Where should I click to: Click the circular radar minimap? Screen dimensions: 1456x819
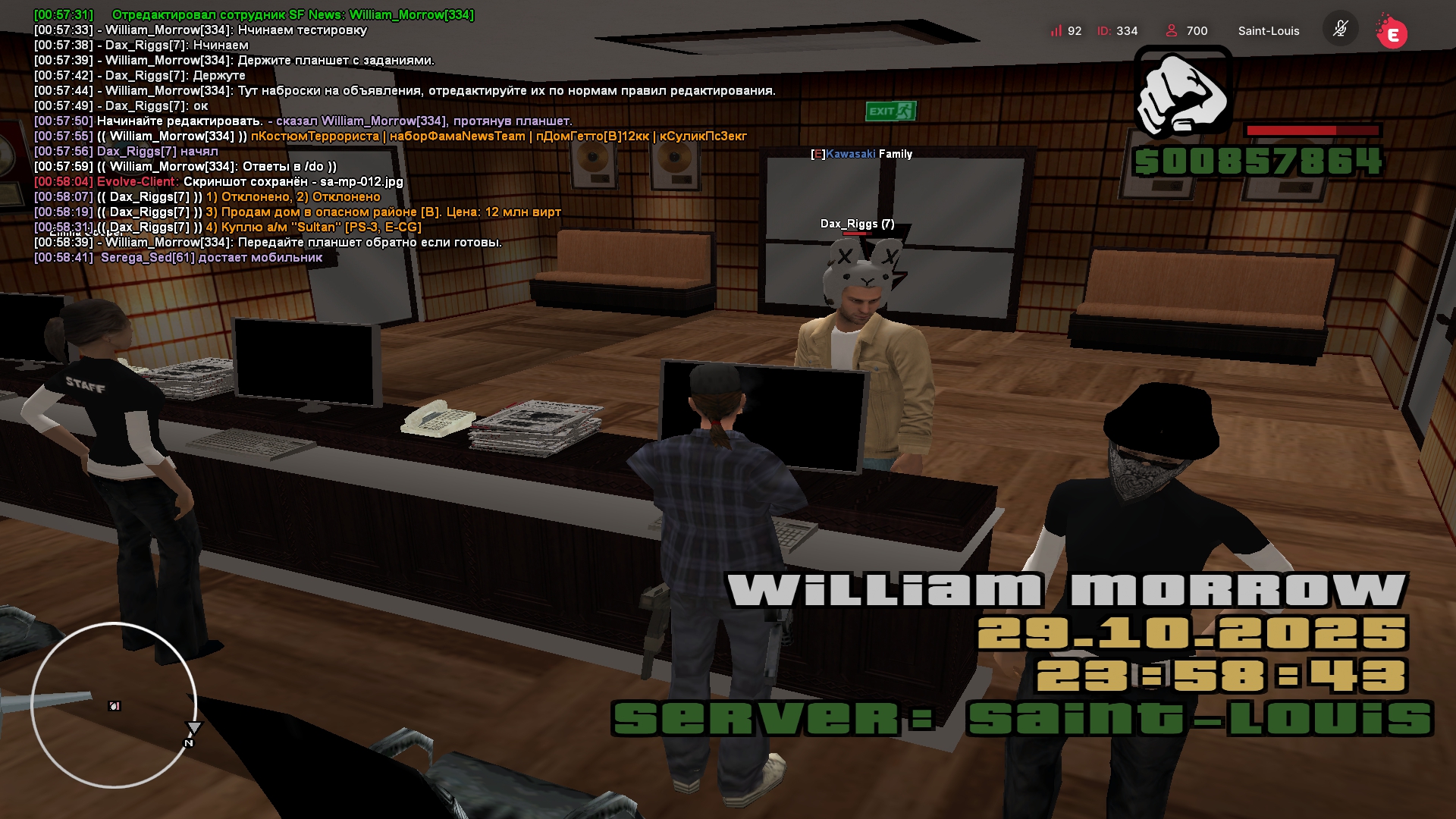pos(114,705)
